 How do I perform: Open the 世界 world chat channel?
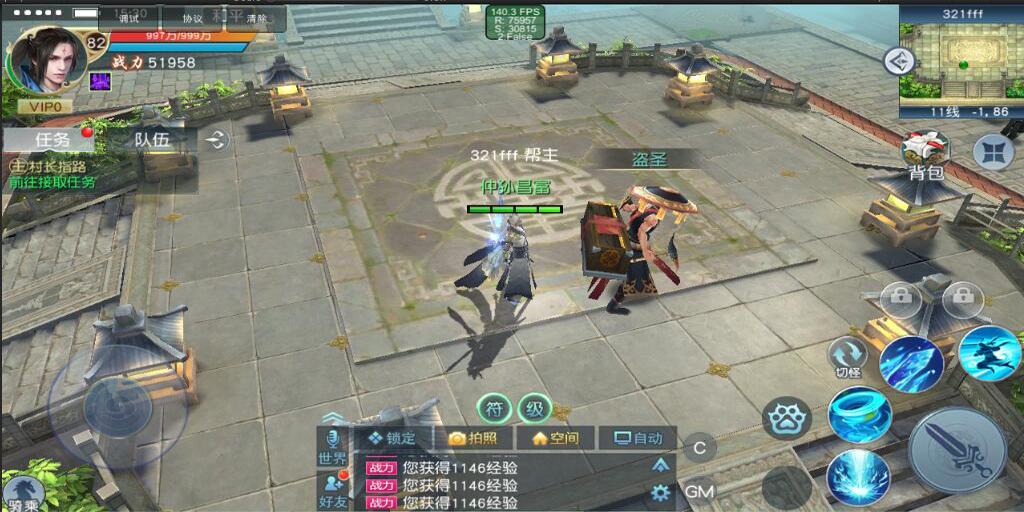pyautogui.click(x=332, y=448)
